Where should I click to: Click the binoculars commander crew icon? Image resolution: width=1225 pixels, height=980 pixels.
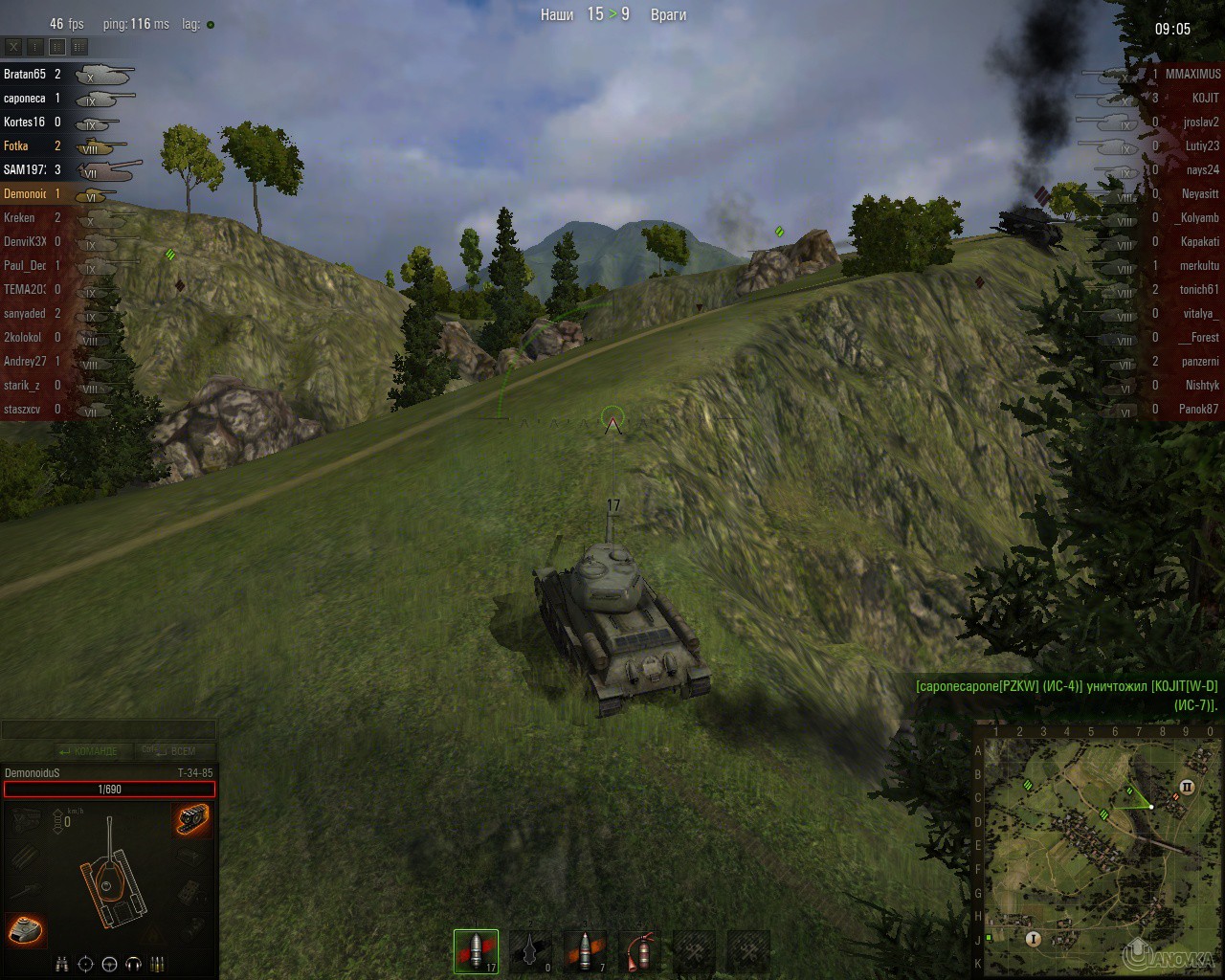pos(63,964)
